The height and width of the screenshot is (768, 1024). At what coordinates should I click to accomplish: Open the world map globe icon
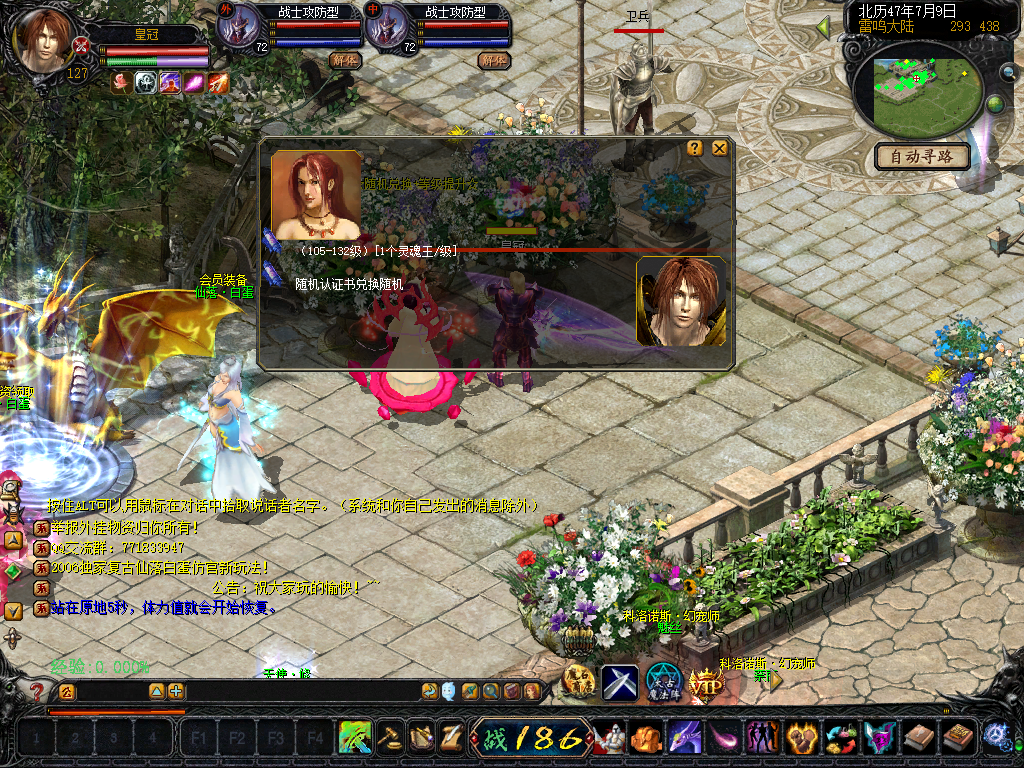click(995, 104)
